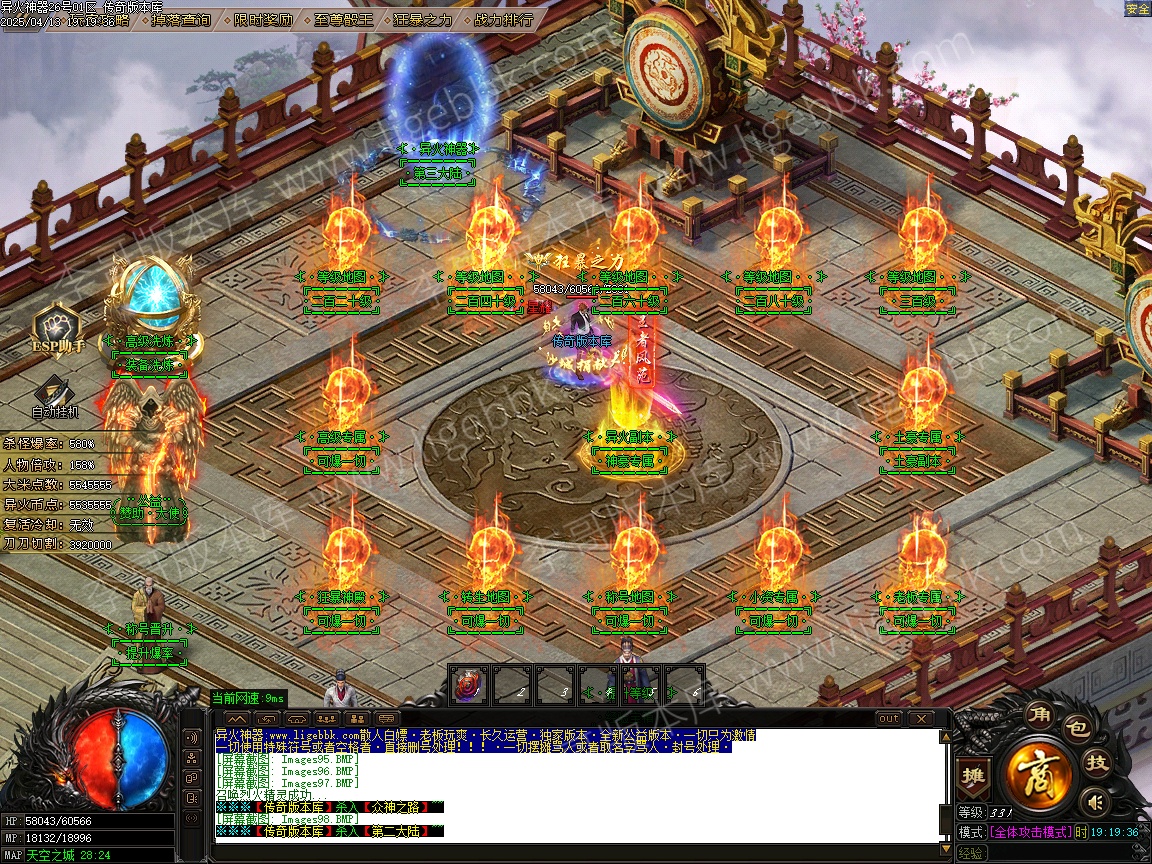Open the 狂暴之力 menu entry
This screenshot has height=864, width=1152.
pos(422,19)
